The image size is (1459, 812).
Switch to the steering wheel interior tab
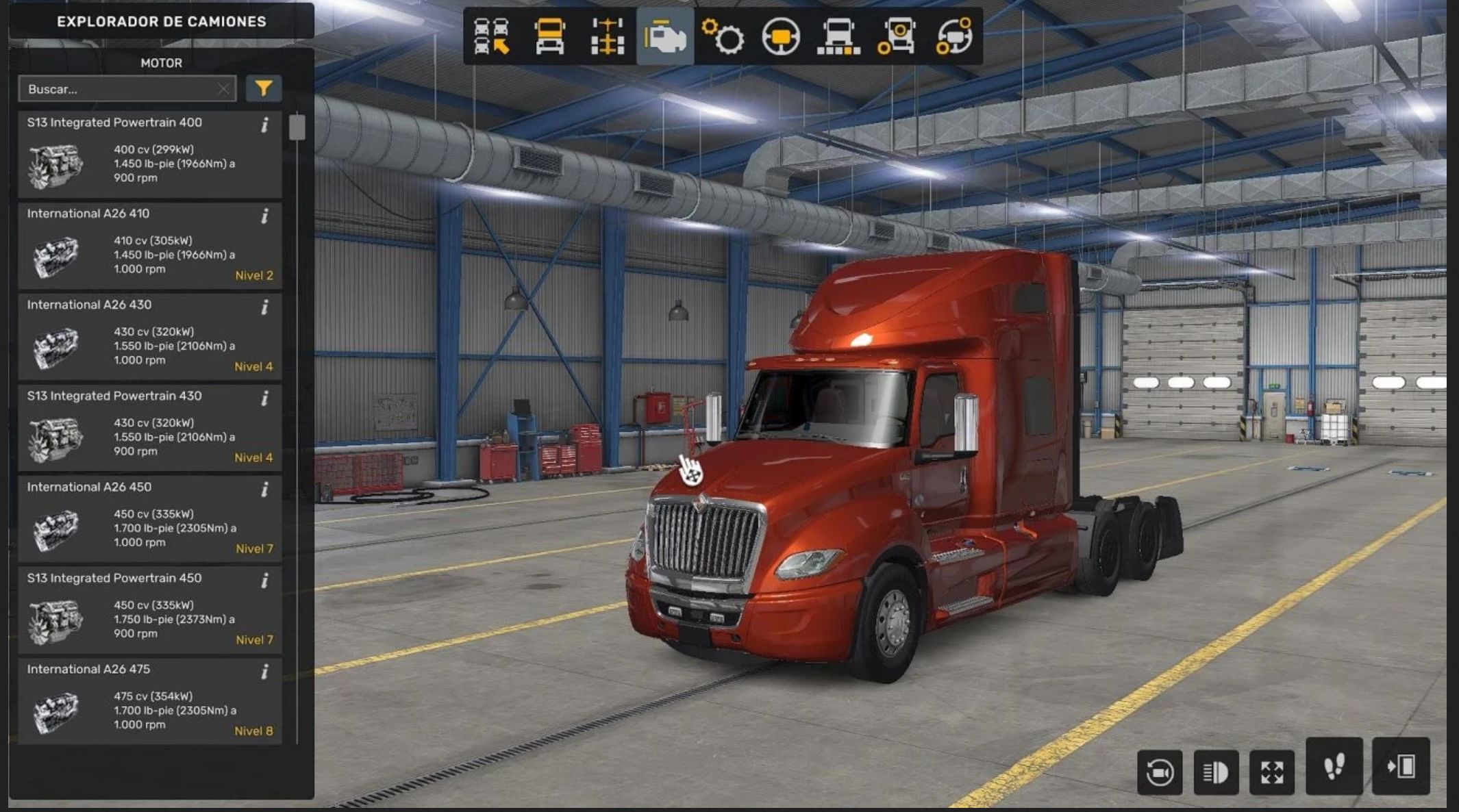(x=781, y=36)
